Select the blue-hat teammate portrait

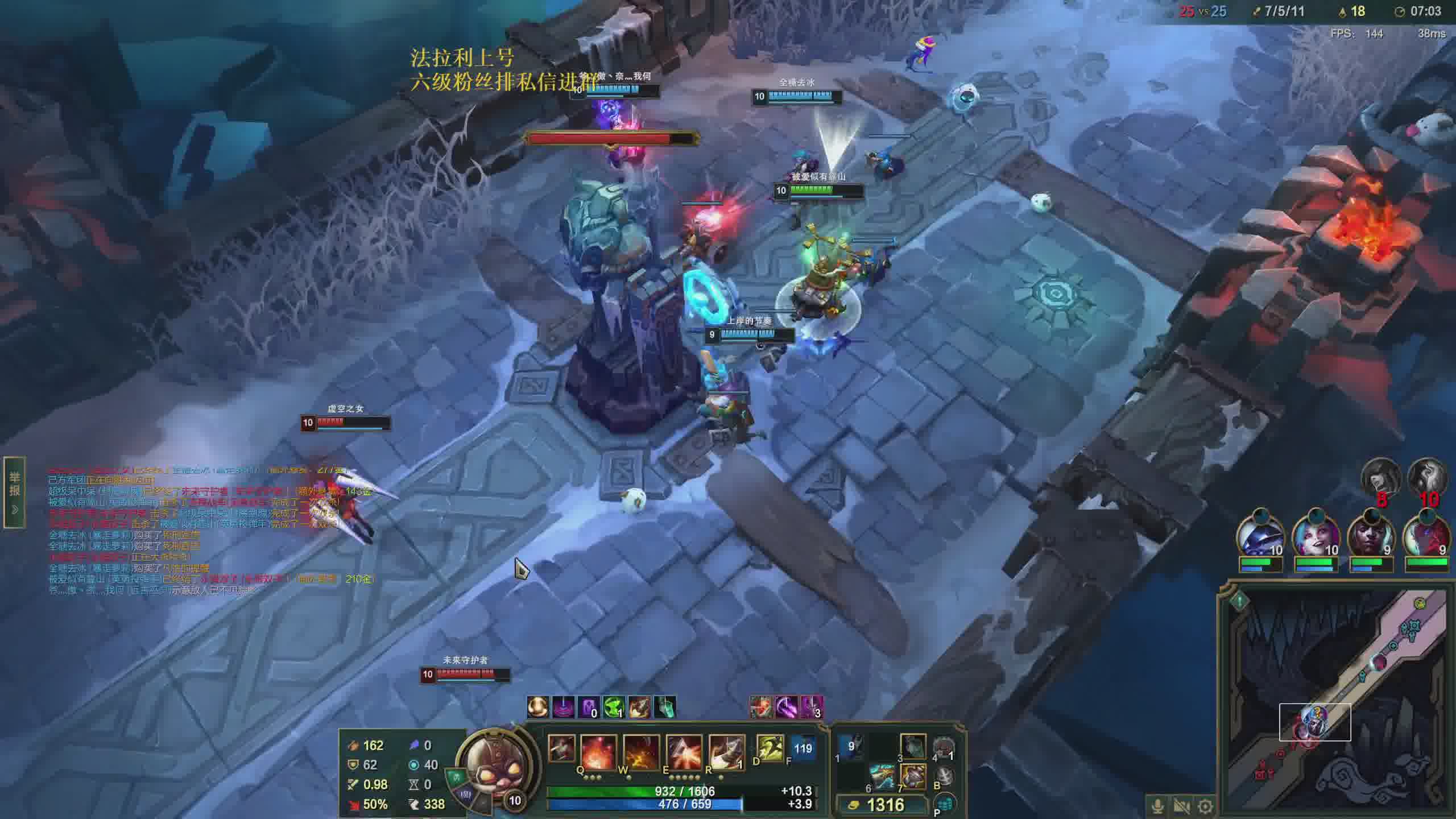(x=1260, y=537)
